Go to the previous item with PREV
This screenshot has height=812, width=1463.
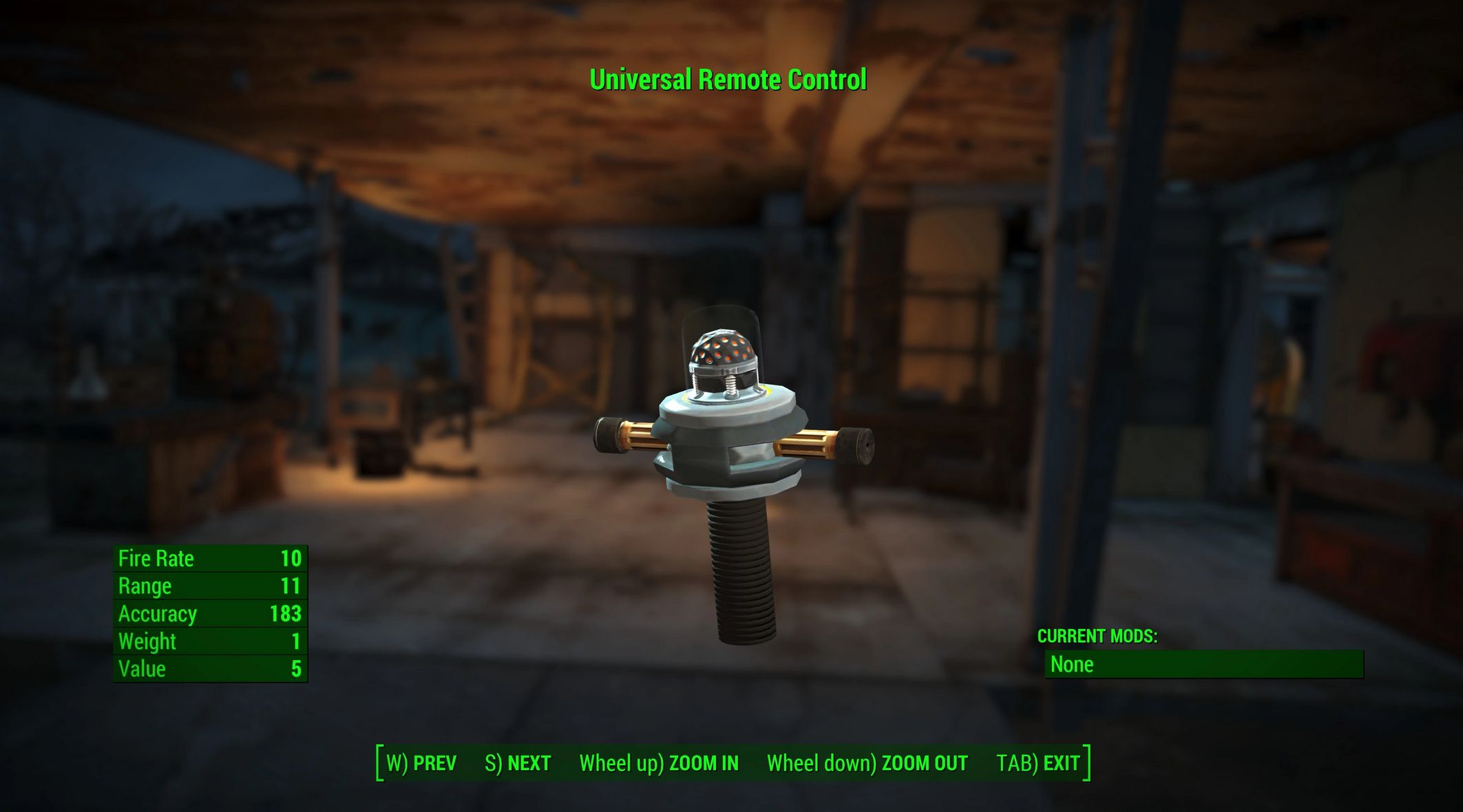click(x=421, y=763)
